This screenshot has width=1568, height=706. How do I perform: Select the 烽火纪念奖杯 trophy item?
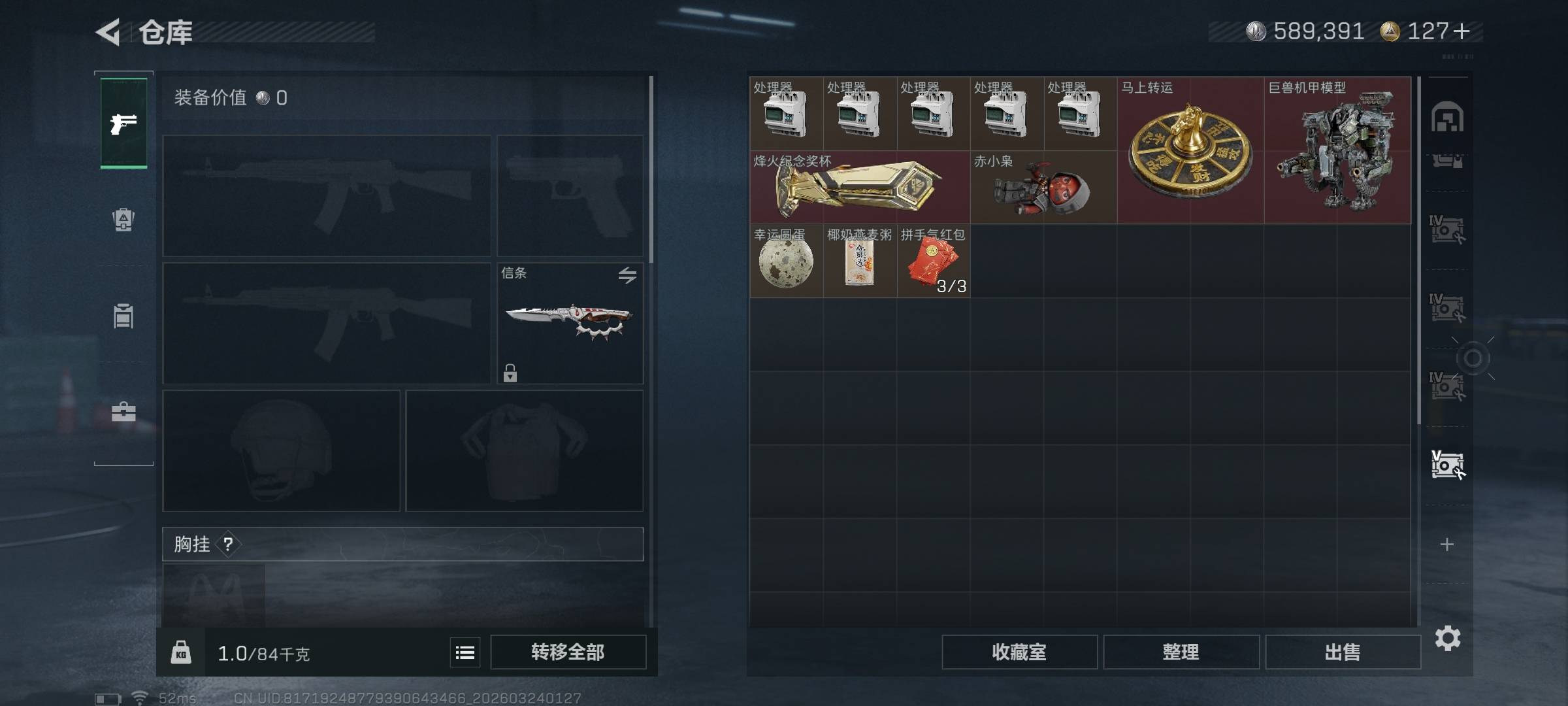pos(859,188)
